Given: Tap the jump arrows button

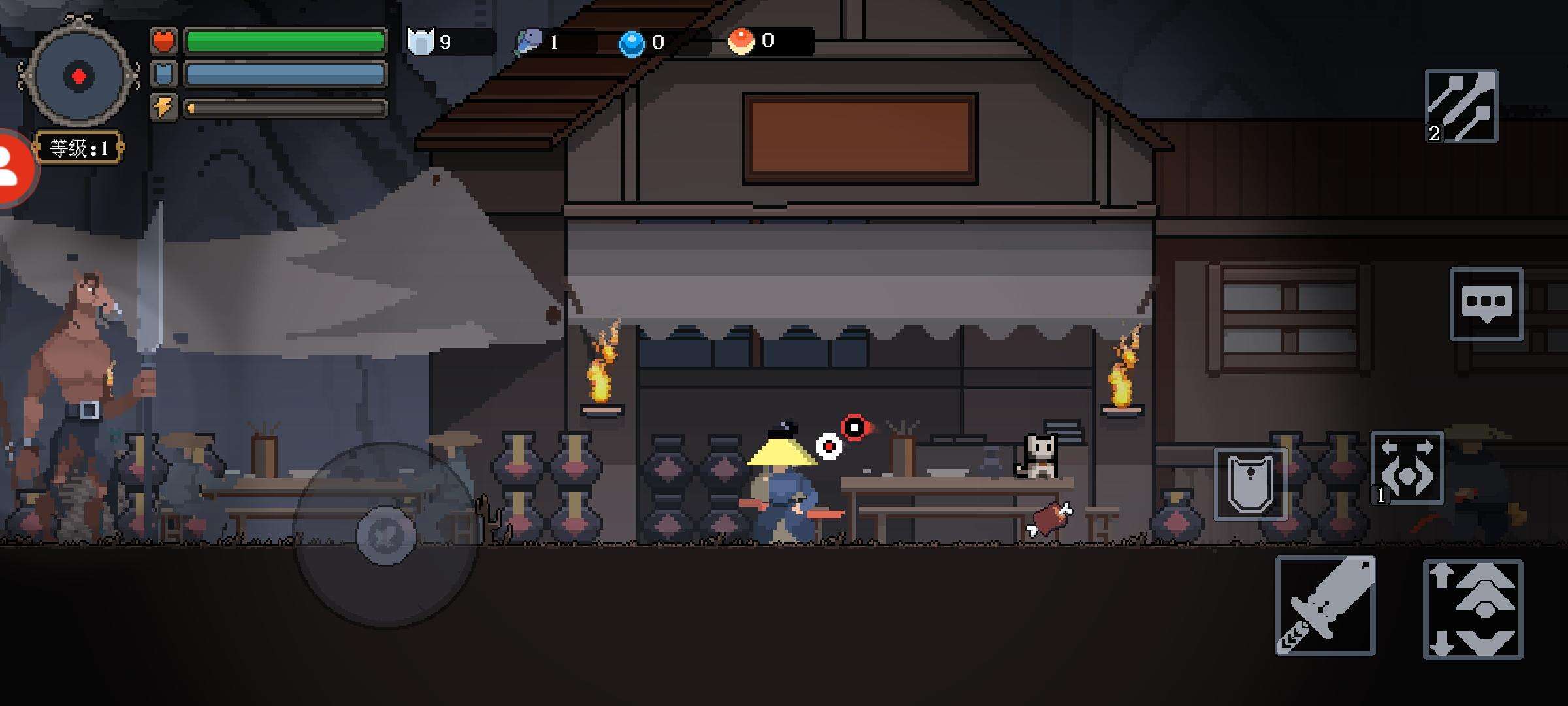Looking at the screenshot, I should click(x=1473, y=609).
